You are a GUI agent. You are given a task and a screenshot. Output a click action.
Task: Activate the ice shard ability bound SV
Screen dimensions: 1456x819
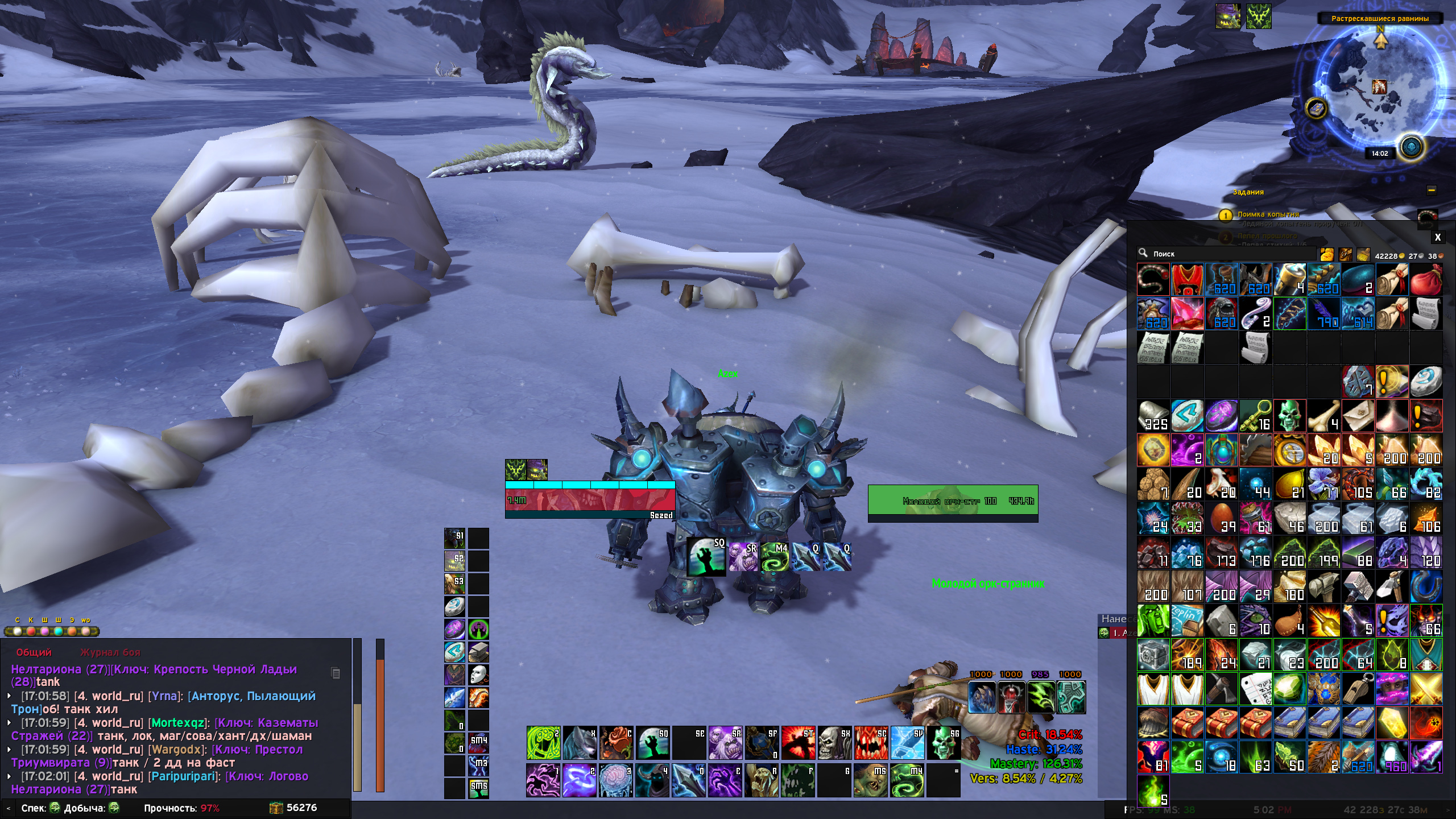tap(907, 743)
